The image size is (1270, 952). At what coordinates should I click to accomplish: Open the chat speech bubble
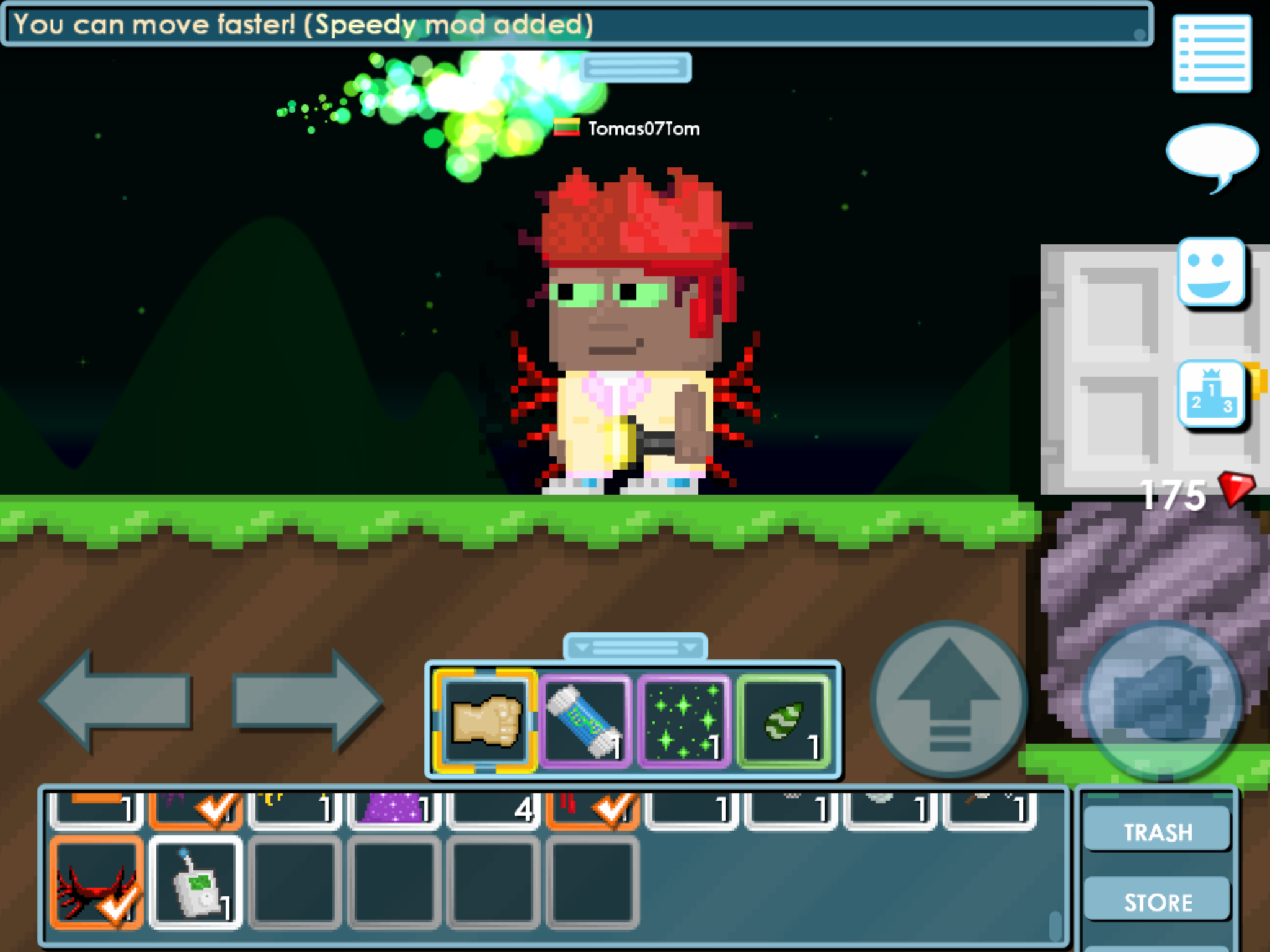(x=1212, y=153)
